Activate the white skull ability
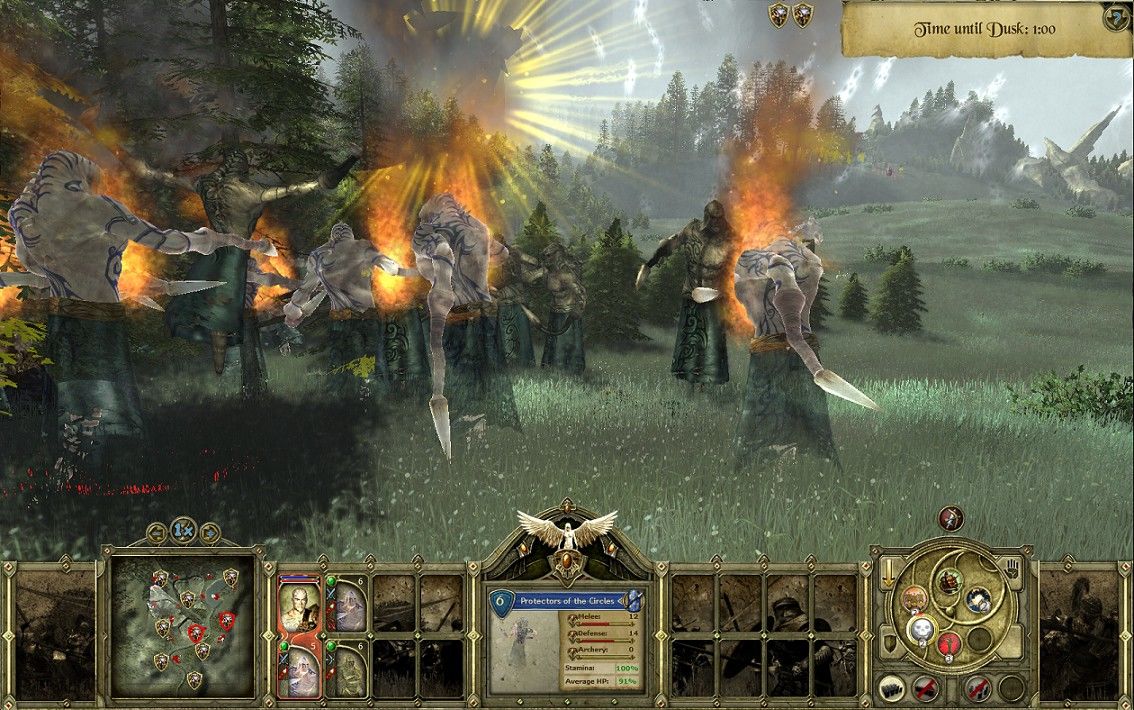1134x710 pixels. [x=921, y=629]
